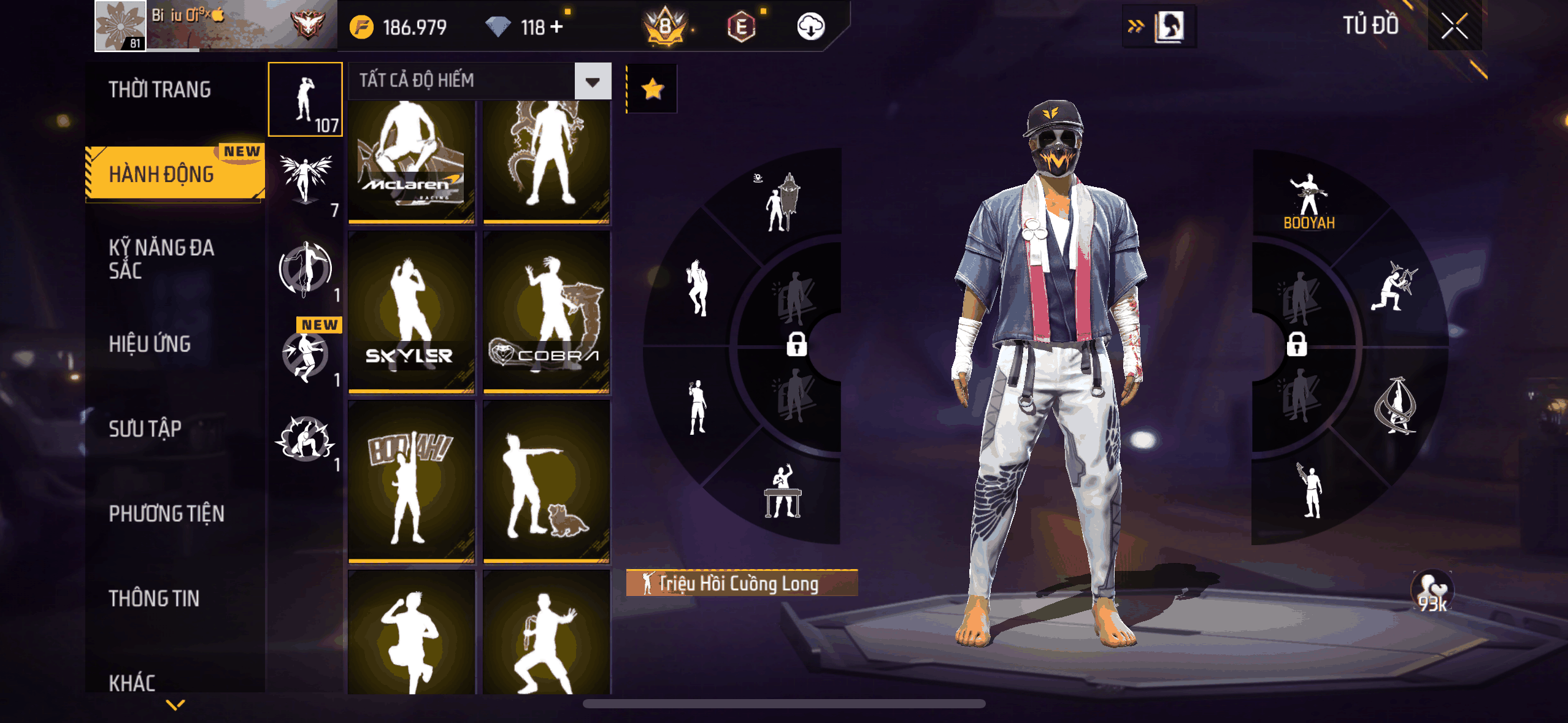Image resolution: width=1568 pixels, height=723 pixels.
Task: Open the Thời Trang category
Action: (x=160, y=90)
